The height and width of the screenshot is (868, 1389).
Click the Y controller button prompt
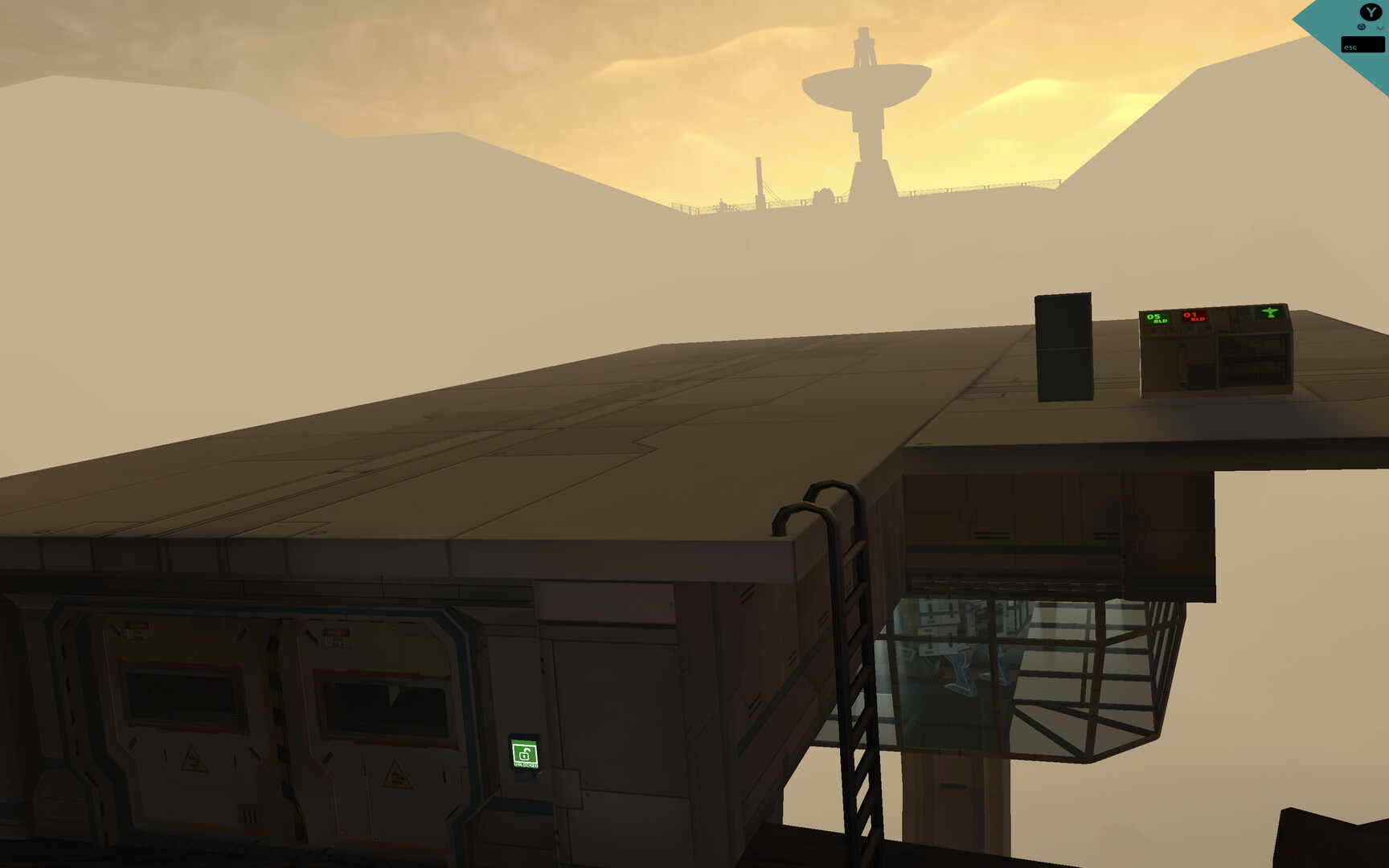tap(1371, 13)
